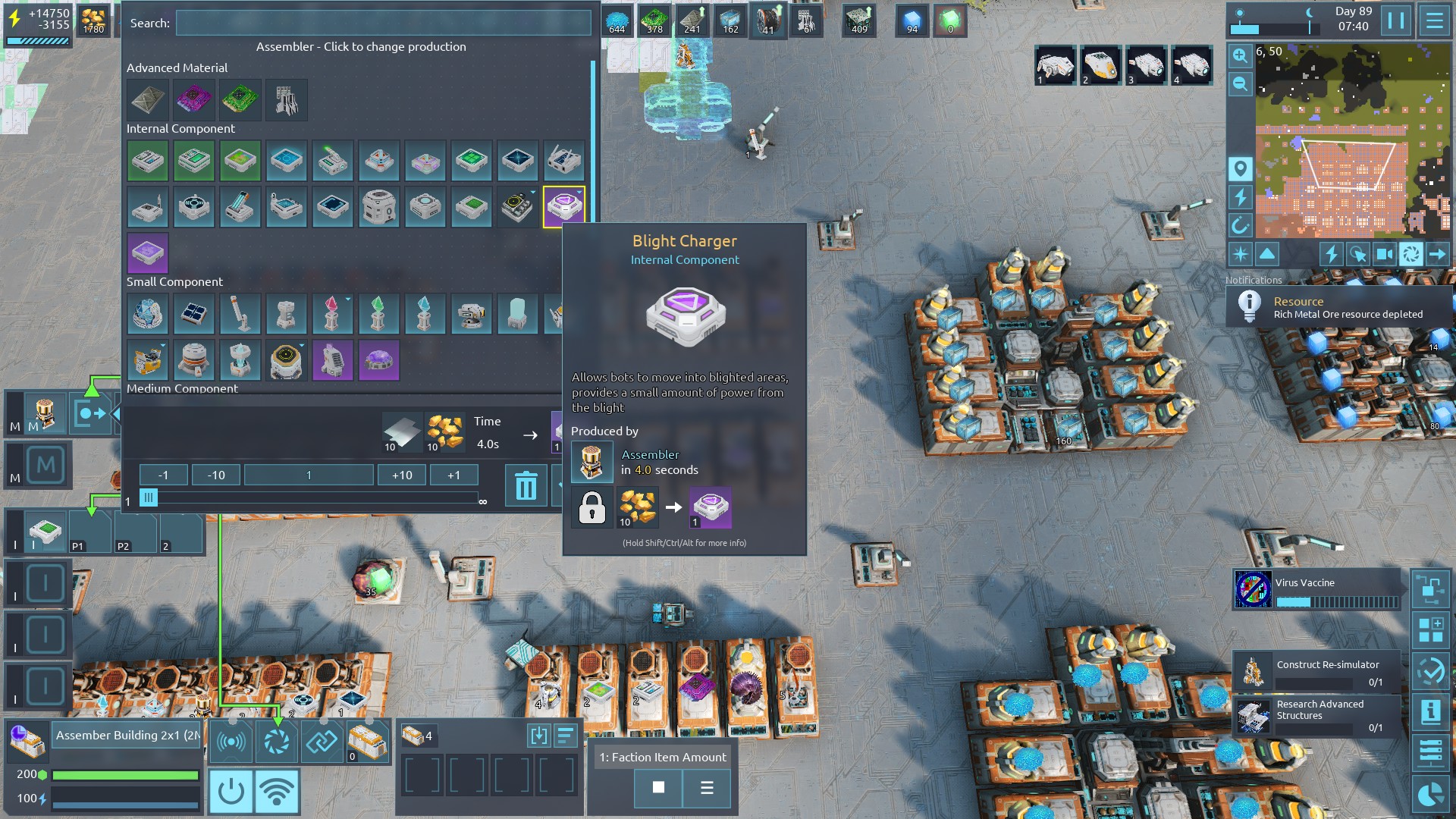Toggle the building power button
This screenshot has width=1456, height=819.
coord(231,791)
